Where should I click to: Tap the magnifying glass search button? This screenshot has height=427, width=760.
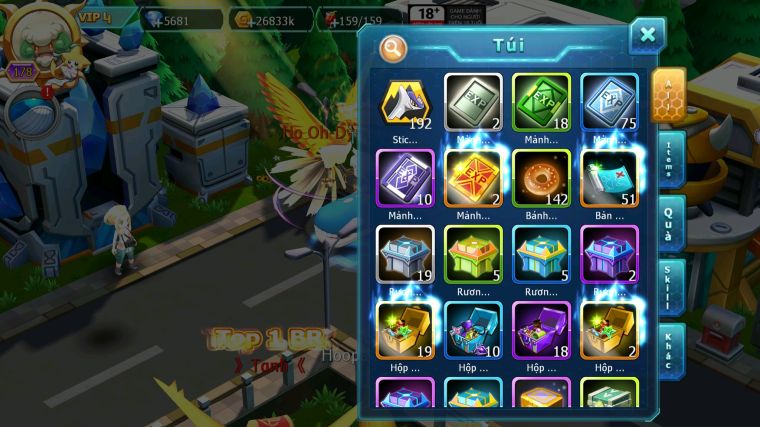pos(395,48)
